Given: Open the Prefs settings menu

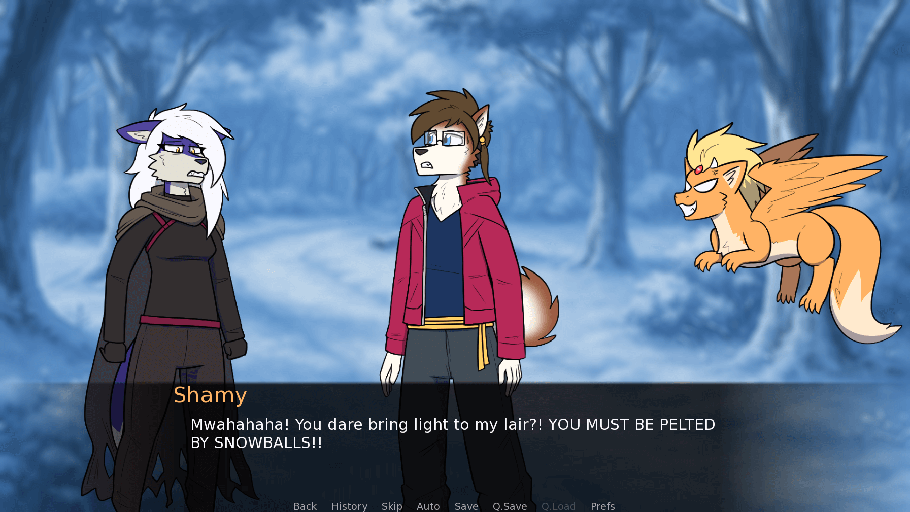Looking at the screenshot, I should click(x=603, y=506).
